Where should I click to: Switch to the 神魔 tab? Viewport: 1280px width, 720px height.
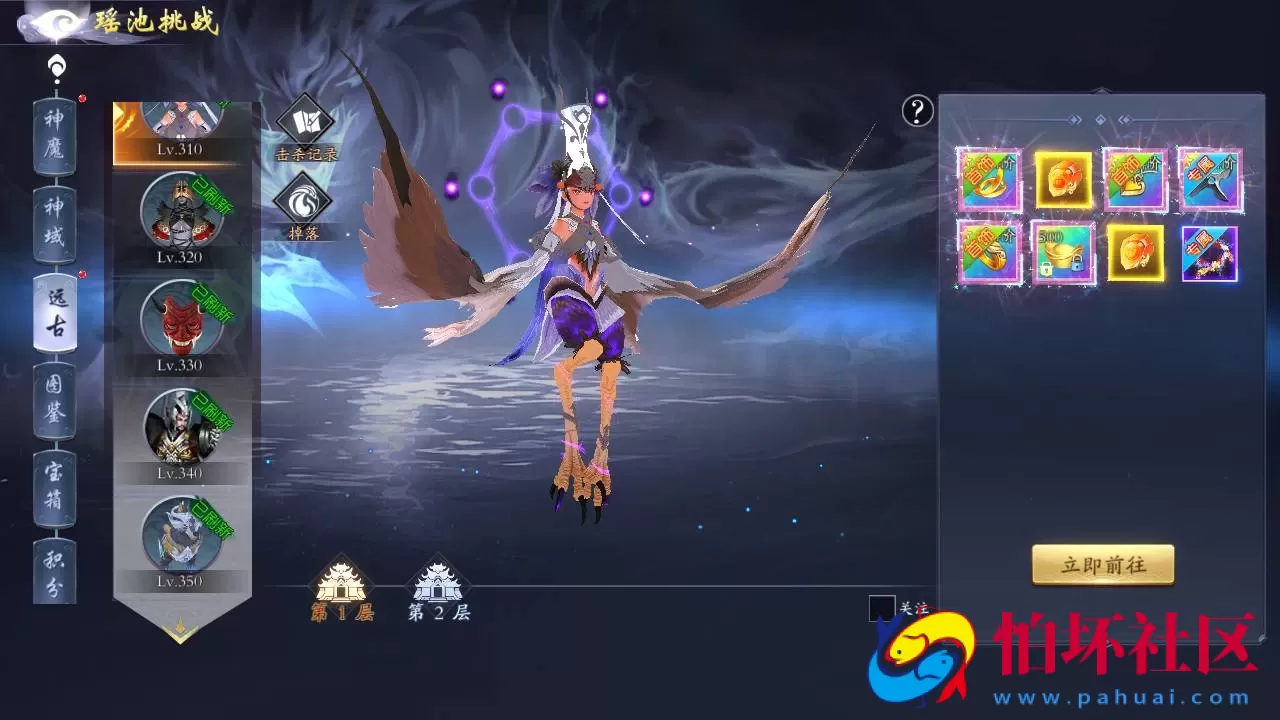click(57, 135)
